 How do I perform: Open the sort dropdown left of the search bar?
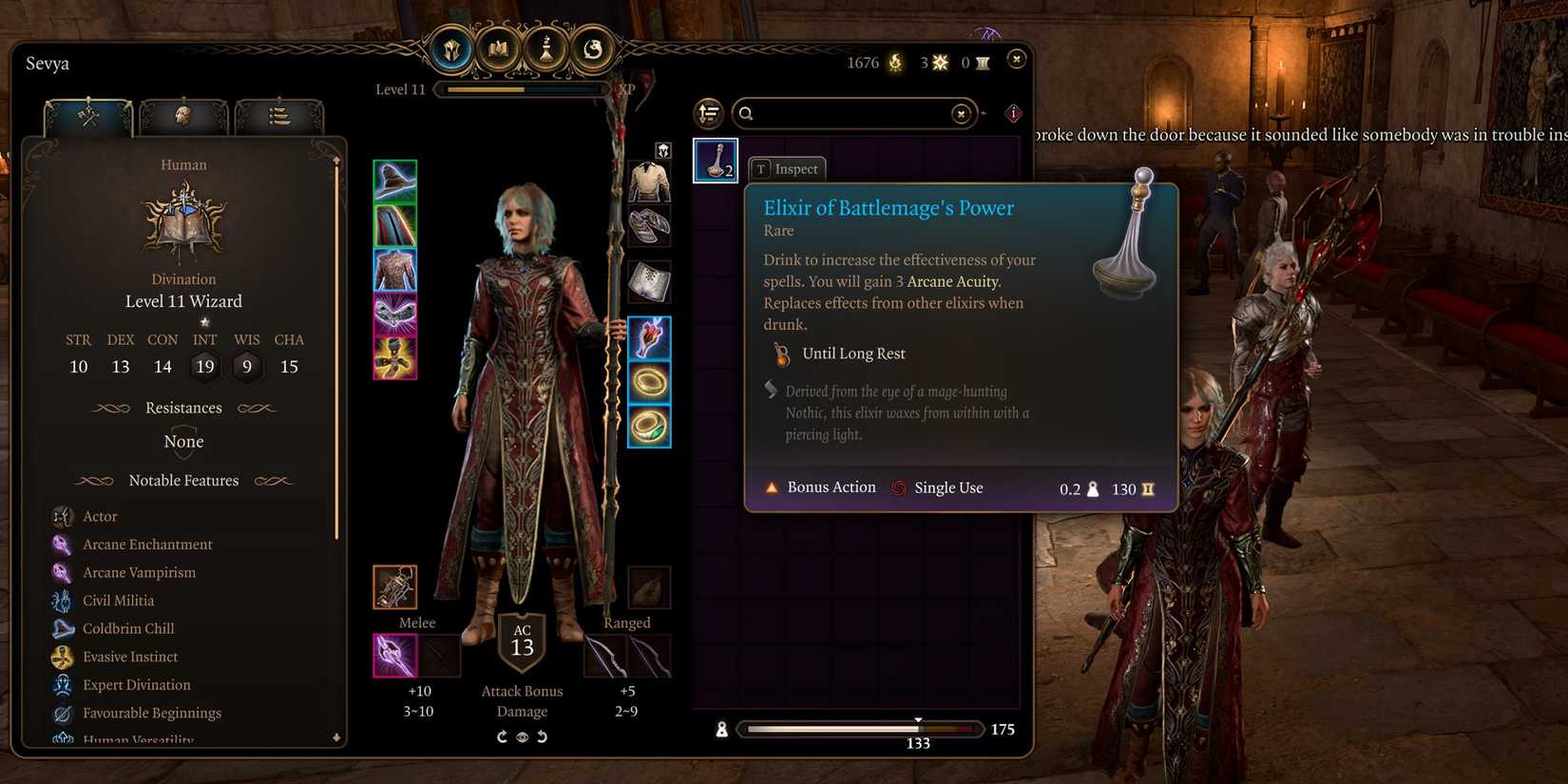coord(708,113)
